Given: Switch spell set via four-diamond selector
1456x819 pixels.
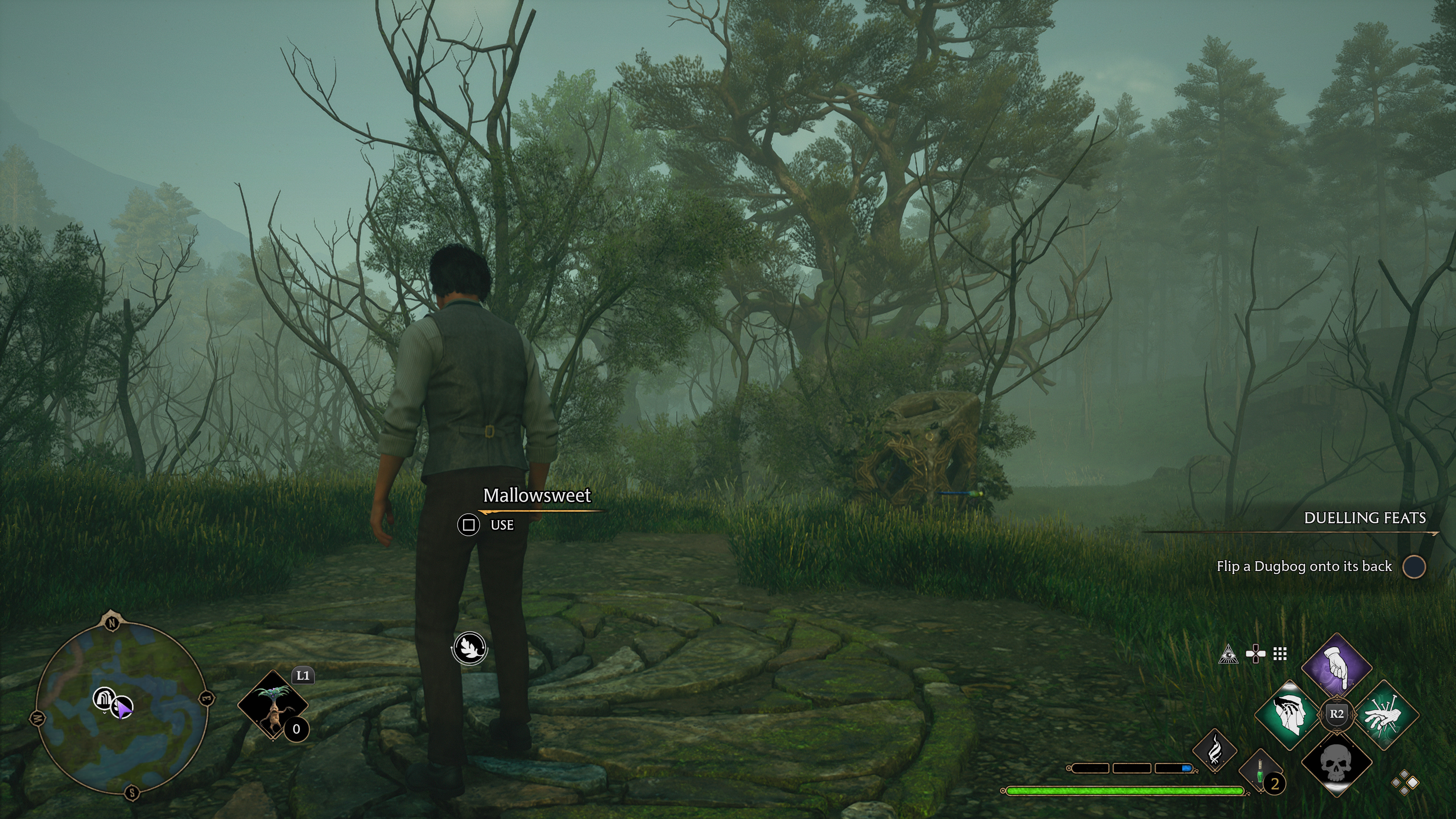Looking at the screenshot, I should [1404, 783].
